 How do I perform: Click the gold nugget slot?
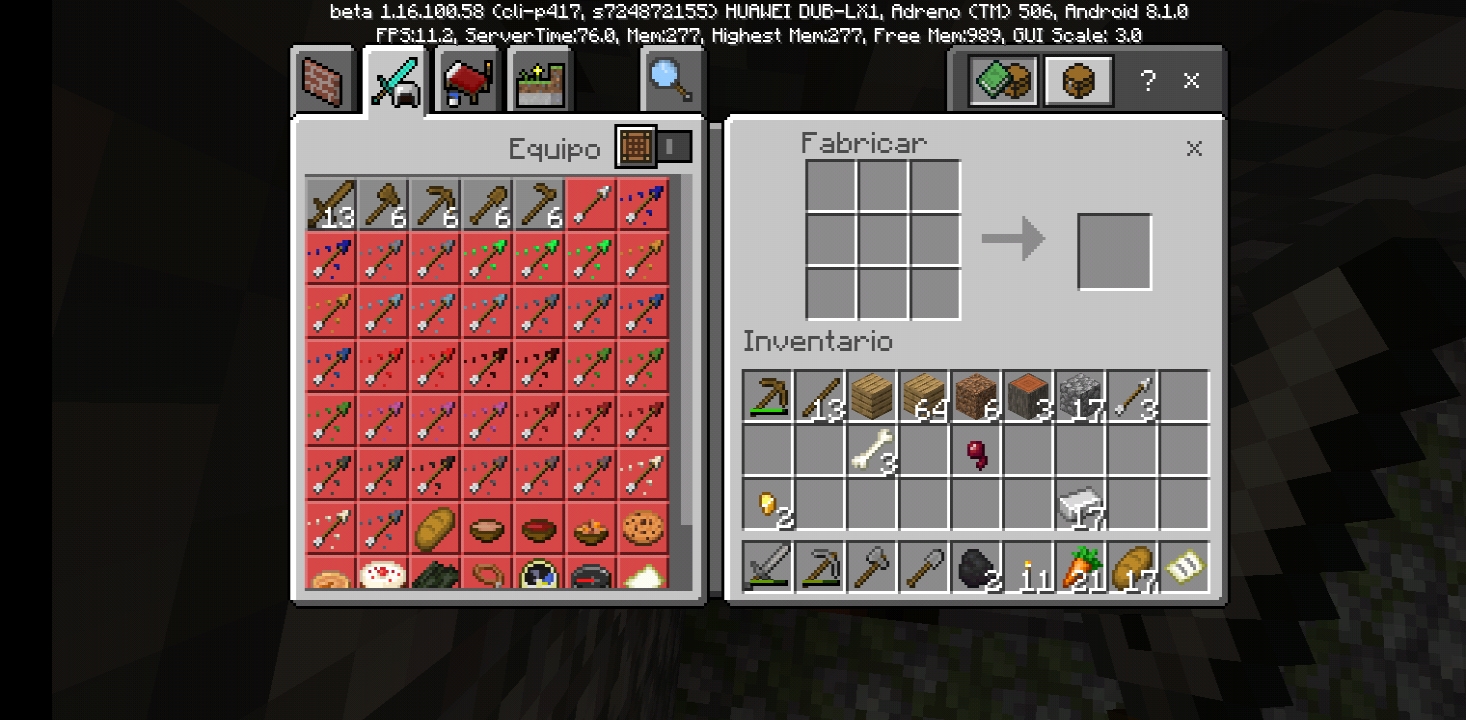coord(767,504)
